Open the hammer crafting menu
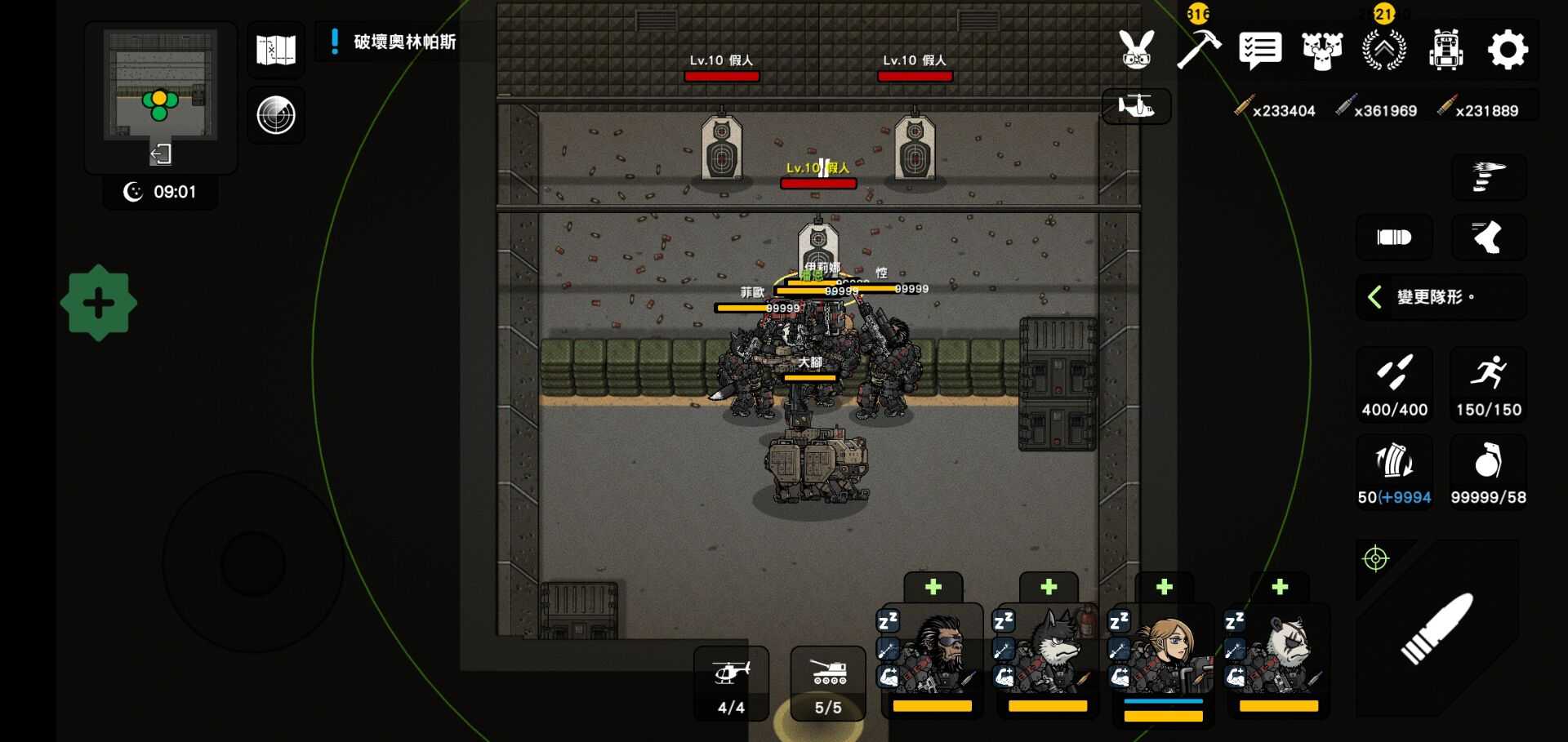 tap(1198, 49)
